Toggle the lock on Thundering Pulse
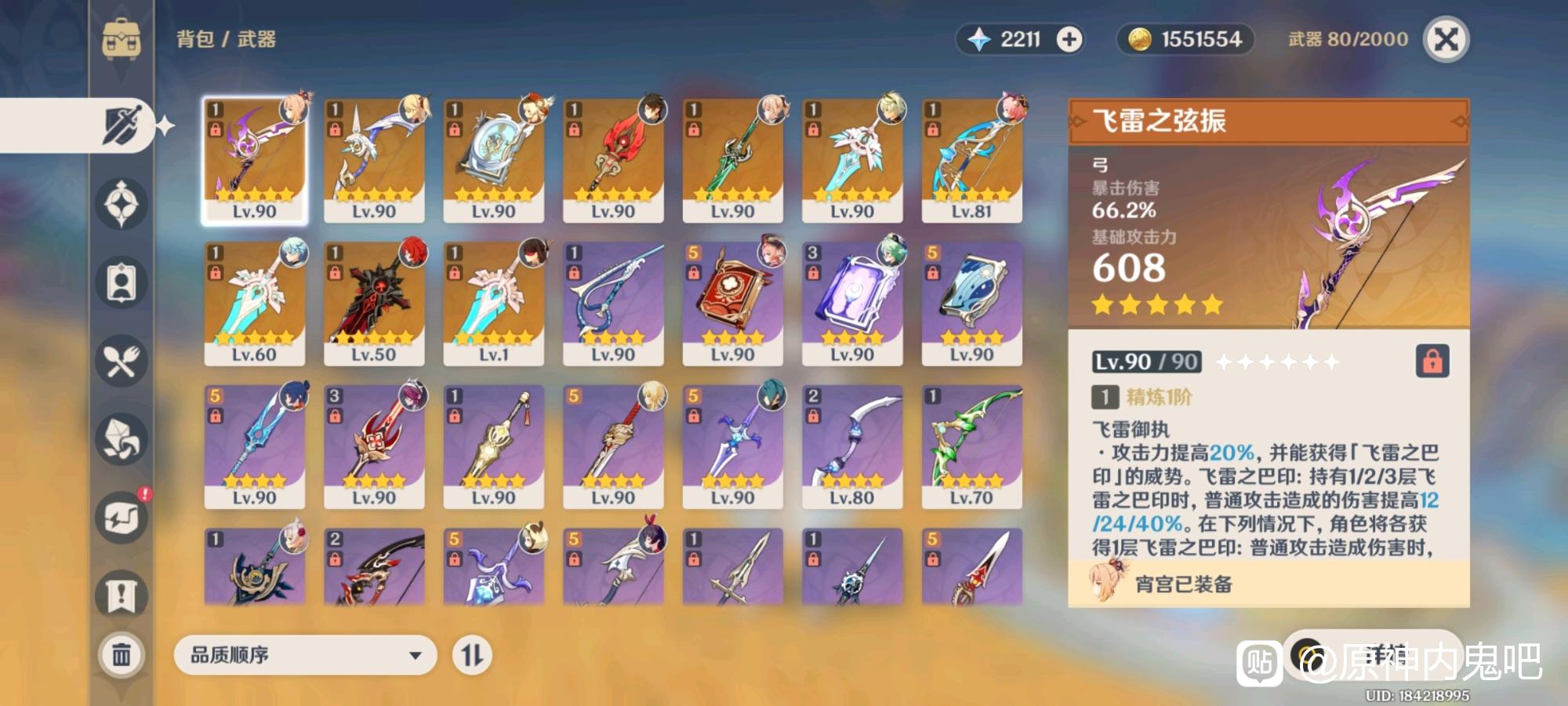The width and height of the screenshot is (1568, 706). (x=1432, y=362)
